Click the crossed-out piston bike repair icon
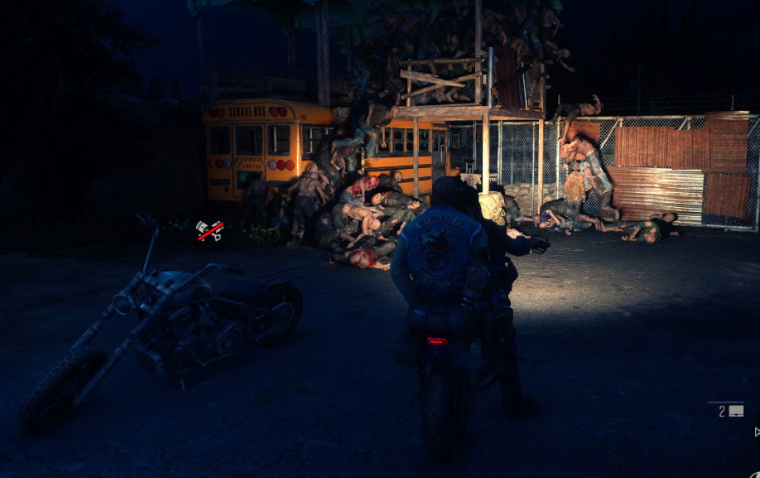Screen dimensions: 760x478 pyautogui.click(x=209, y=231)
